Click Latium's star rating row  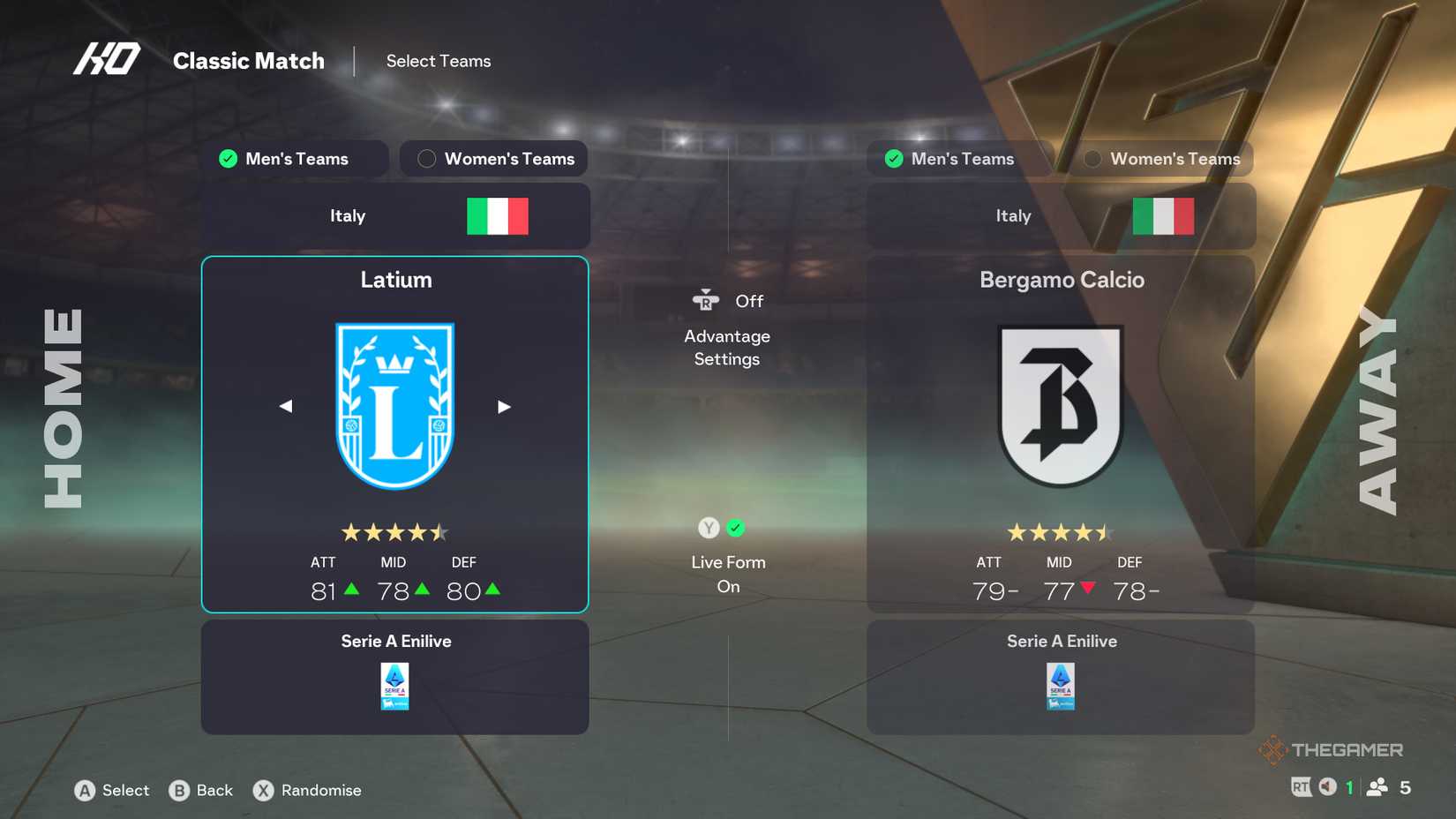click(x=394, y=532)
